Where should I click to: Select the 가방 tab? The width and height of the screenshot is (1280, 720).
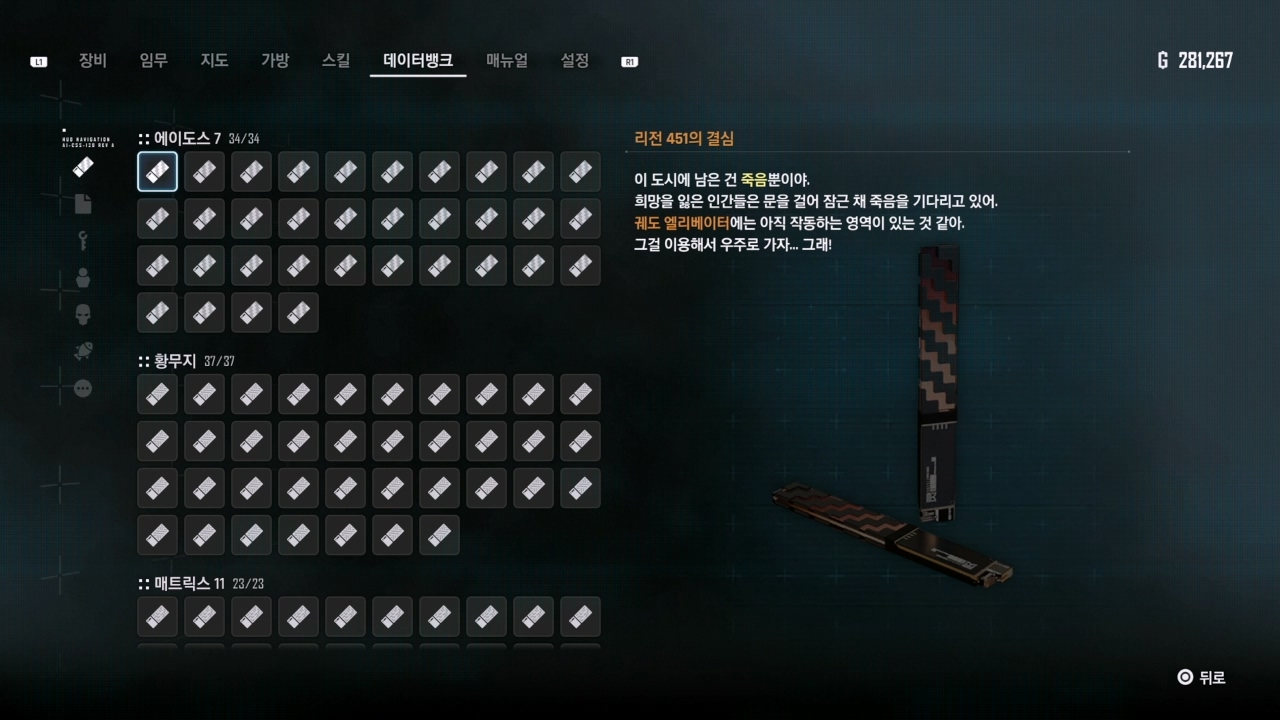[275, 61]
